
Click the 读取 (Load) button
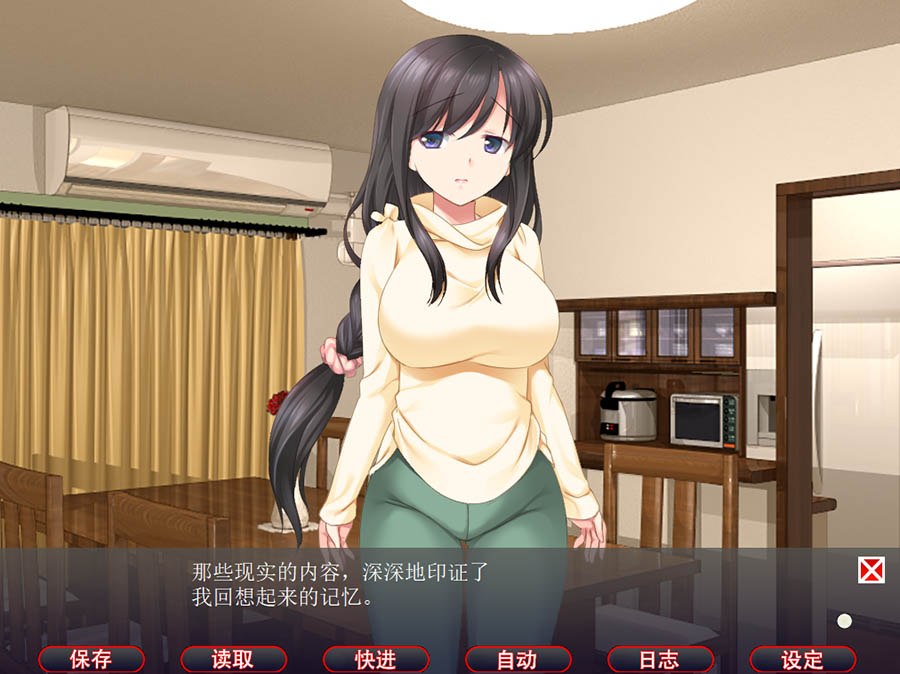(233, 659)
